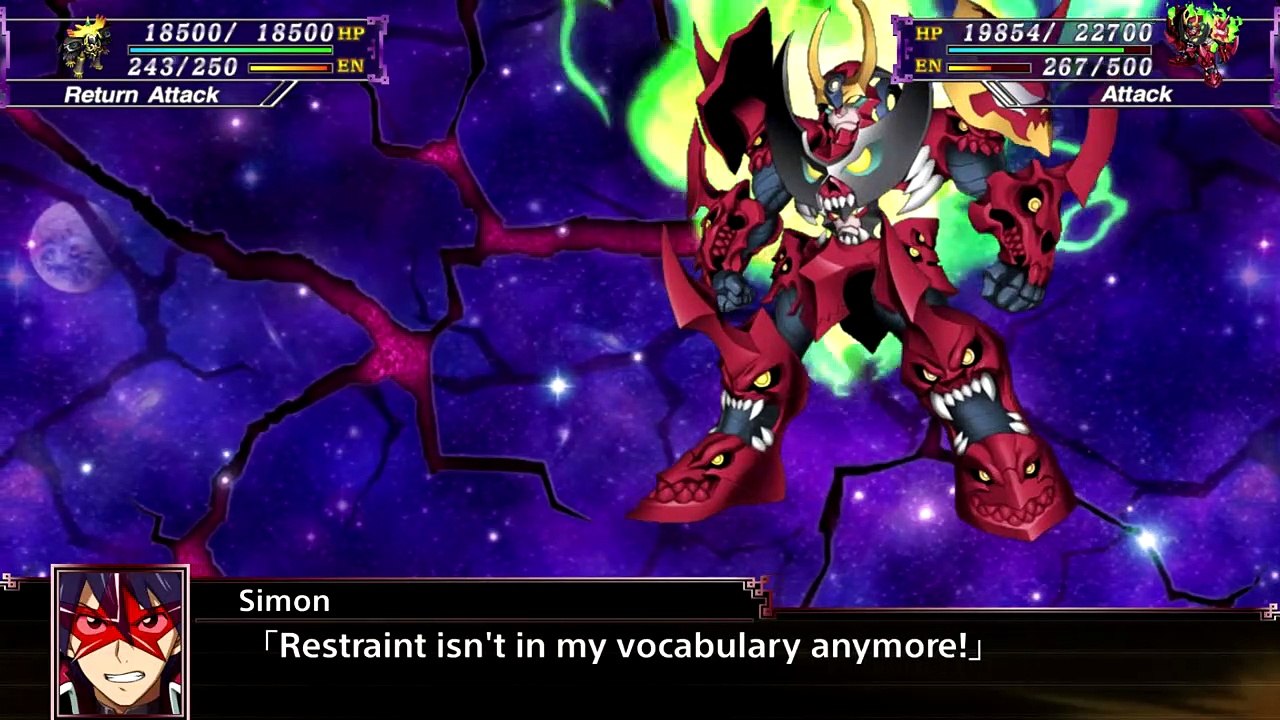Click the EN label on enemy status panel
Screen dimensions: 1280x720
point(928,67)
